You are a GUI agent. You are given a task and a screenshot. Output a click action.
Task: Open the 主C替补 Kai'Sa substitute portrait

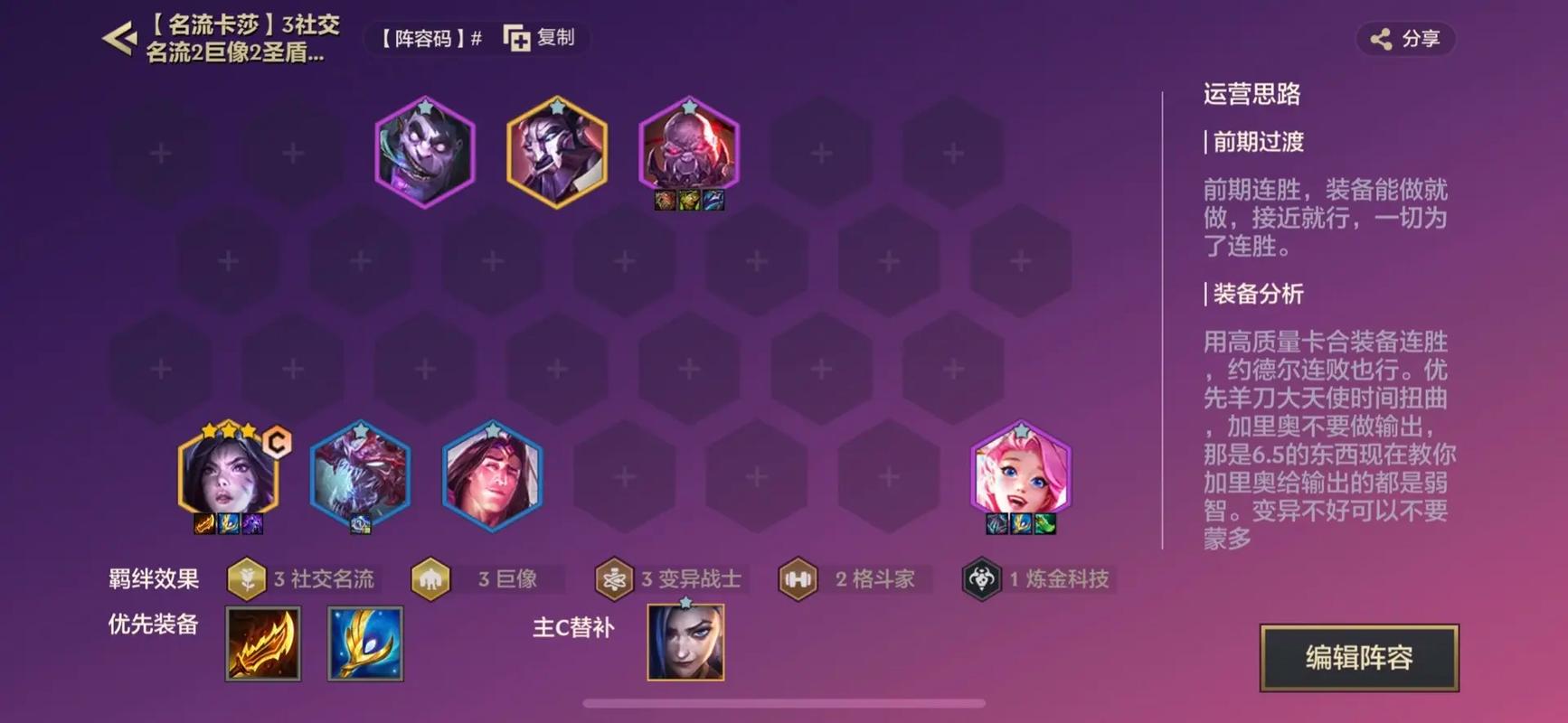click(x=685, y=642)
